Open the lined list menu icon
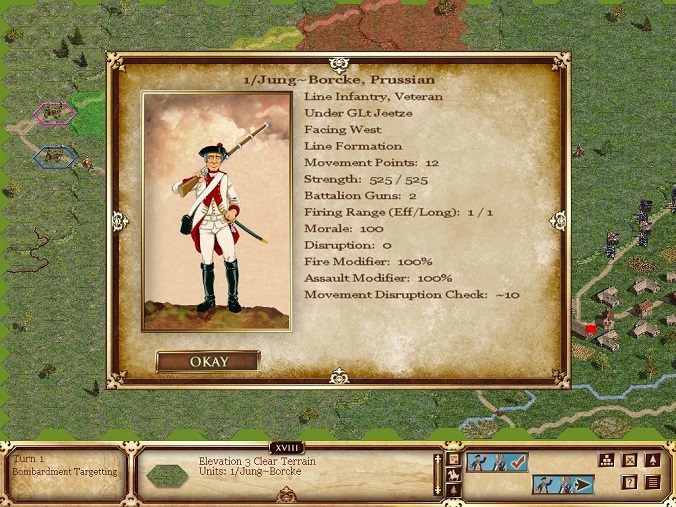 652,482
